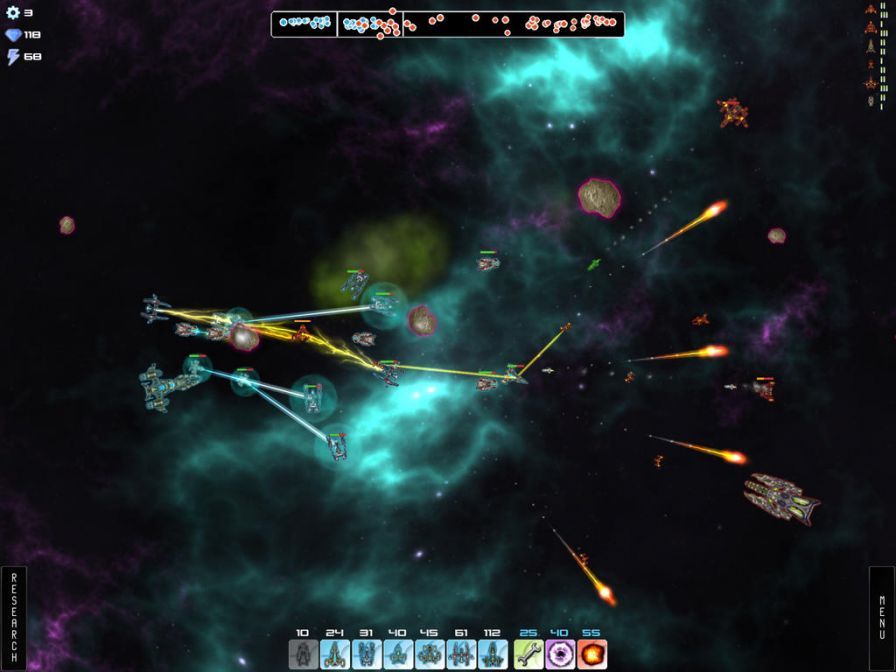Activate the orange explosion ability
Screen dimensions: 896x672
593,654
